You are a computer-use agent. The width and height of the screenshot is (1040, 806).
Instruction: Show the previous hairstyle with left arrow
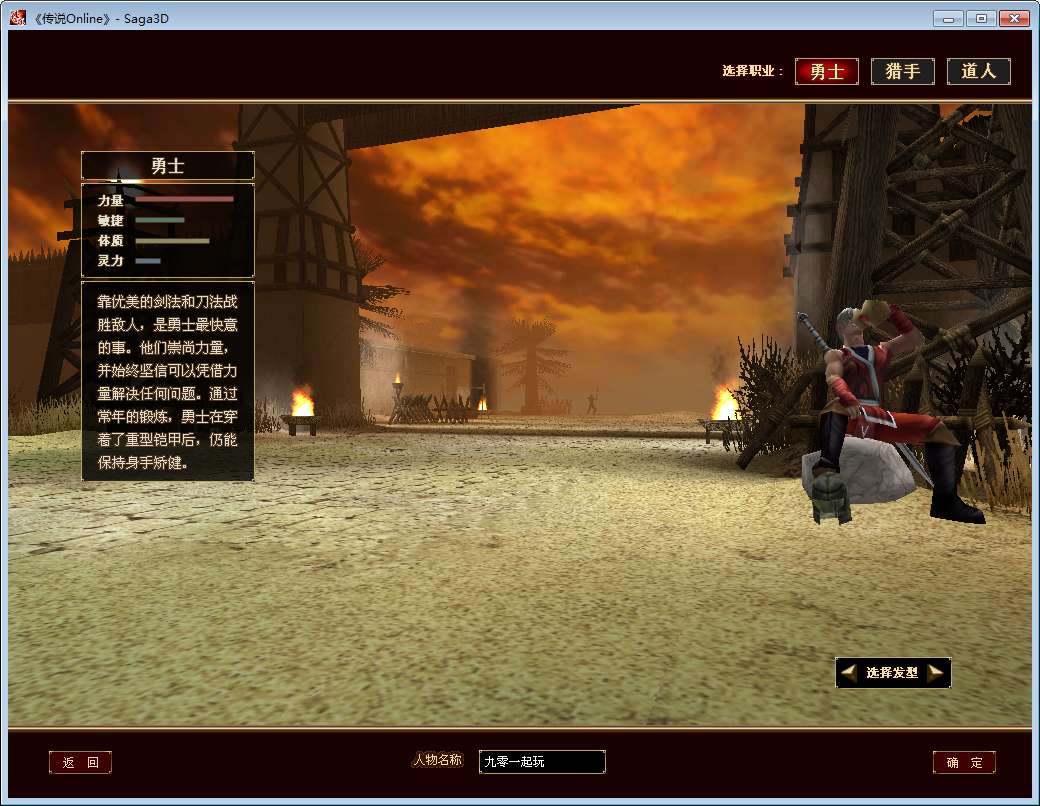tap(849, 673)
